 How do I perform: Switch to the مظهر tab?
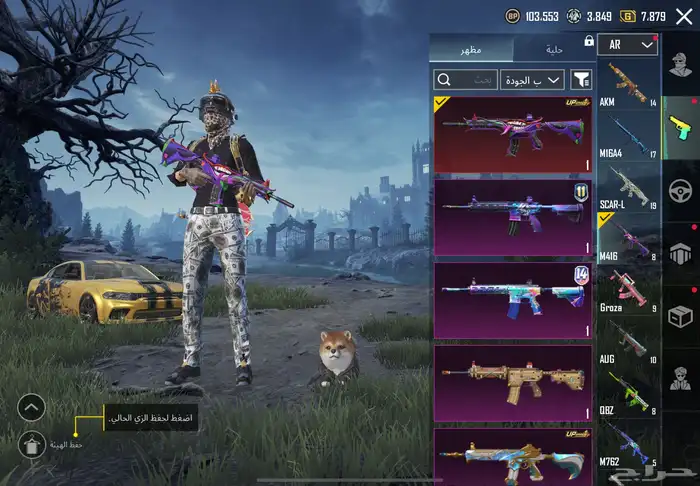[470, 50]
